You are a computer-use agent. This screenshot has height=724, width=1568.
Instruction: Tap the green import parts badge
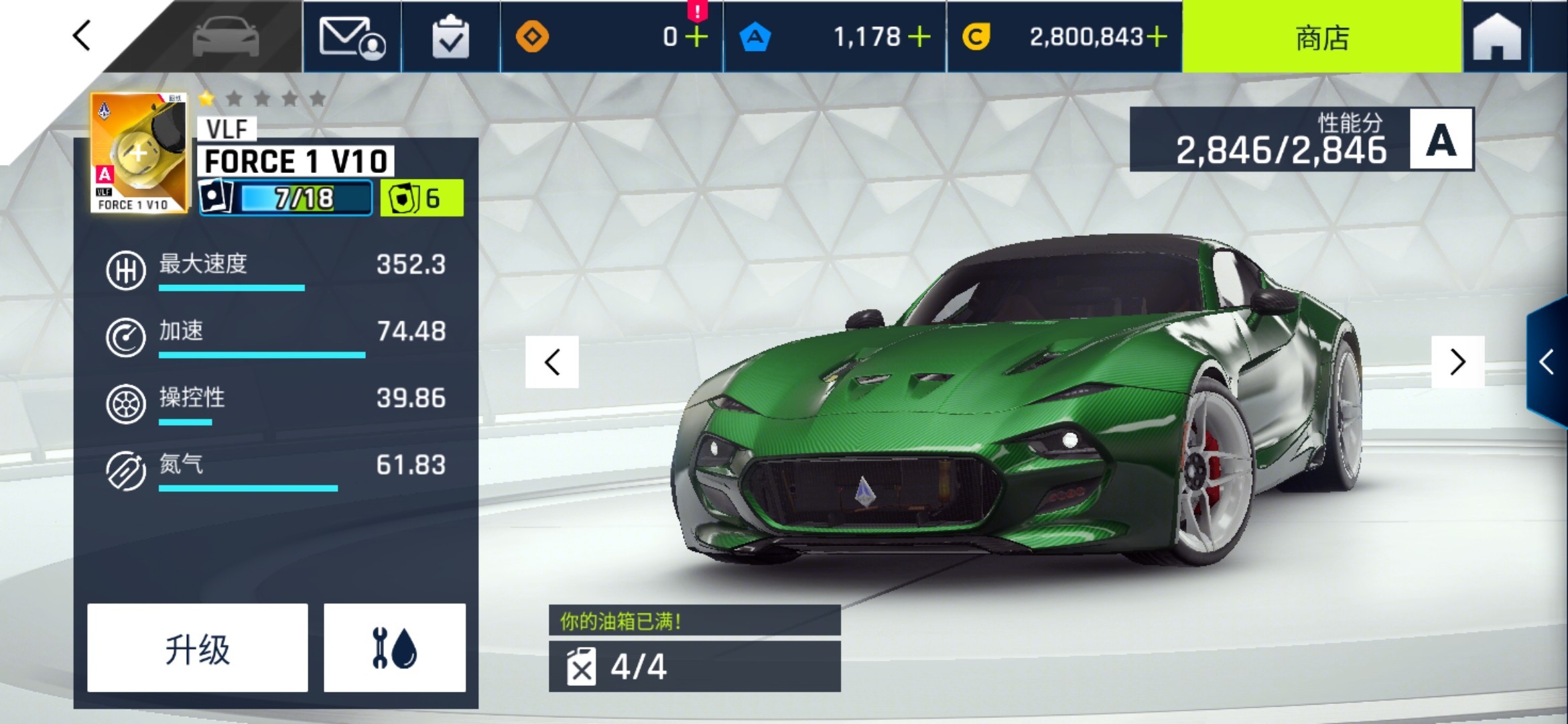[x=421, y=198]
